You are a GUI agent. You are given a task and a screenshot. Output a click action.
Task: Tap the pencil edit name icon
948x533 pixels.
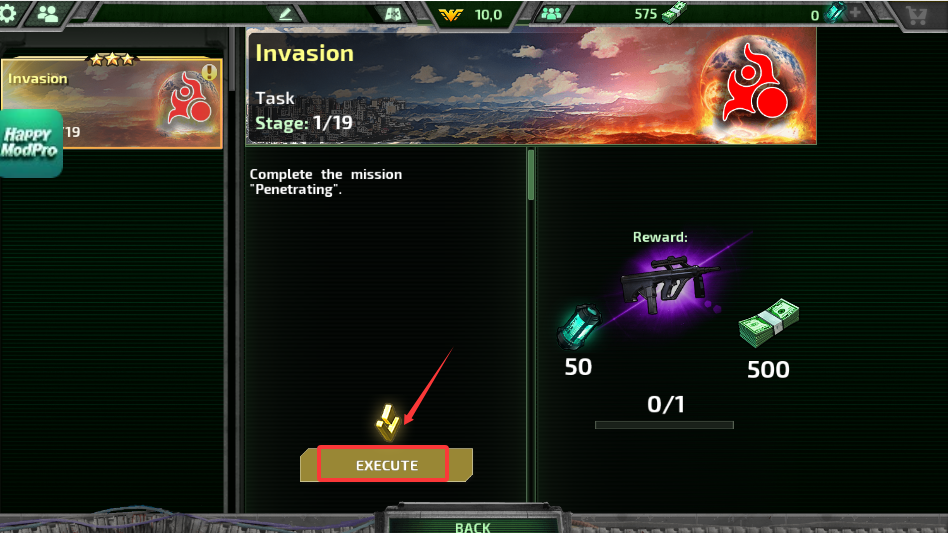click(286, 14)
